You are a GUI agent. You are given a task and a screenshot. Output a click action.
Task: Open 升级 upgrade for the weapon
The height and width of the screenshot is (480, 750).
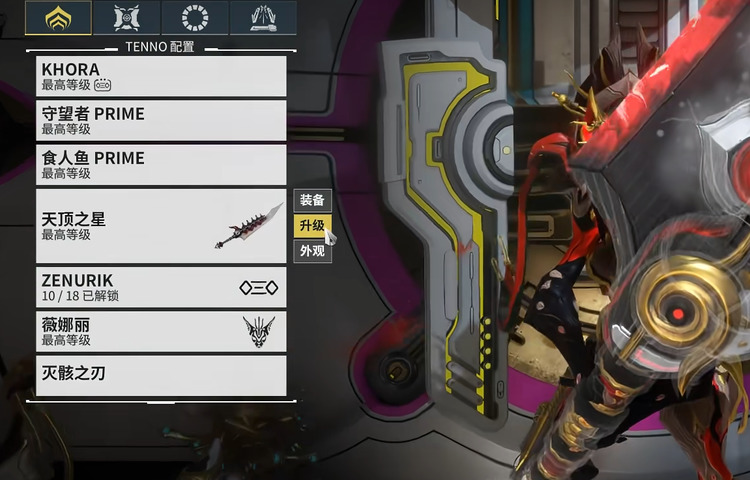(x=312, y=225)
